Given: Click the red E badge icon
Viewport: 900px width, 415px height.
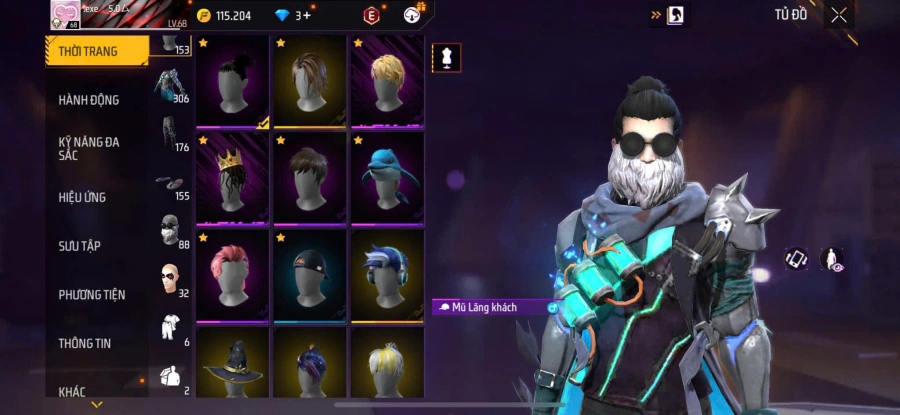Looking at the screenshot, I should [371, 15].
